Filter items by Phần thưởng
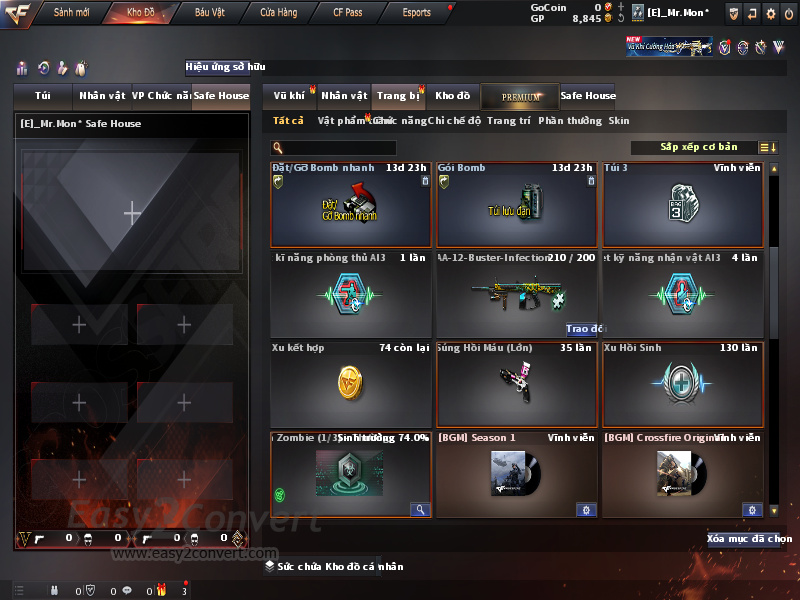Screen dimensions: 800x600 [x=570, y=121]
